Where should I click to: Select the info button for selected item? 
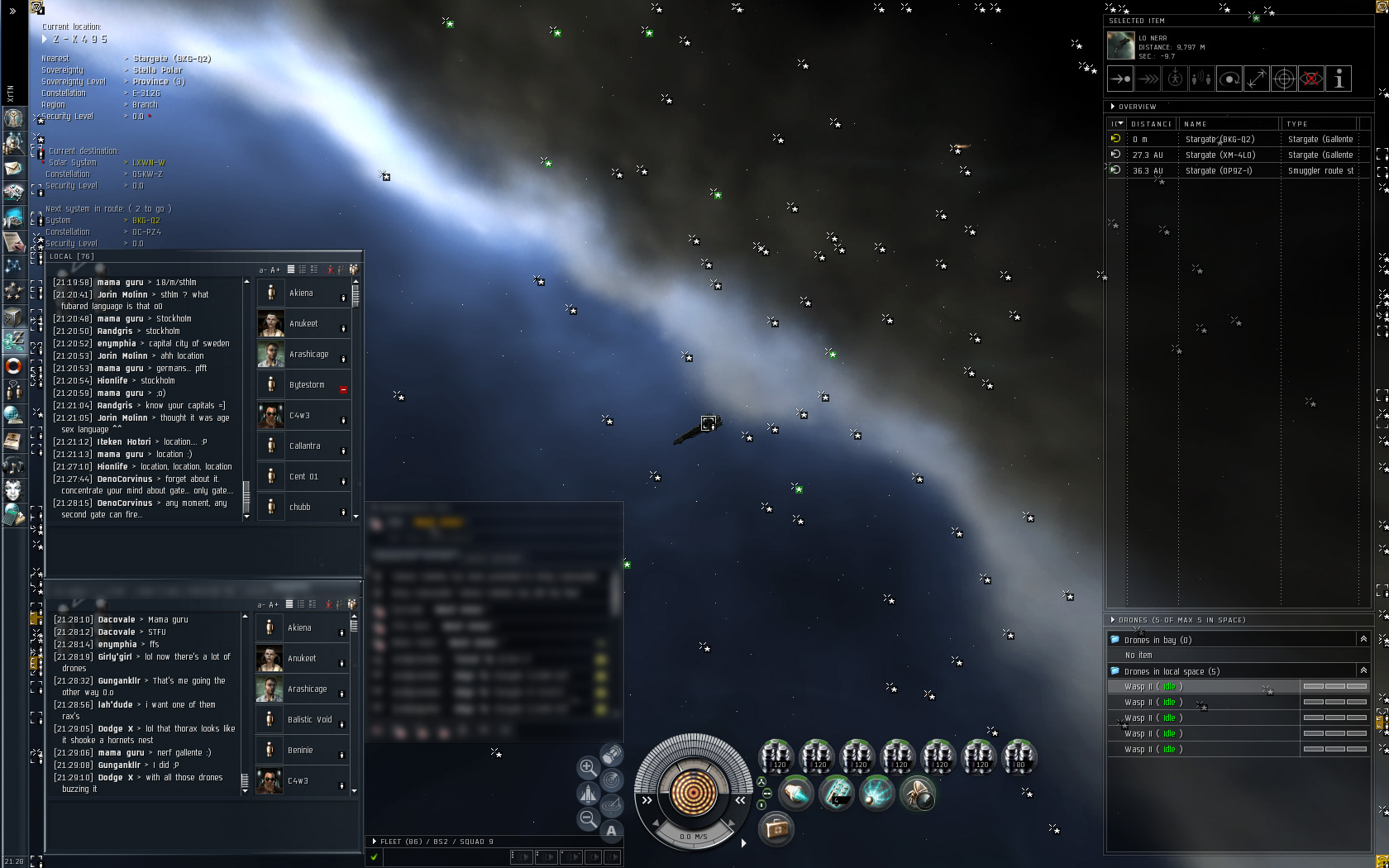click(1339, 79)
